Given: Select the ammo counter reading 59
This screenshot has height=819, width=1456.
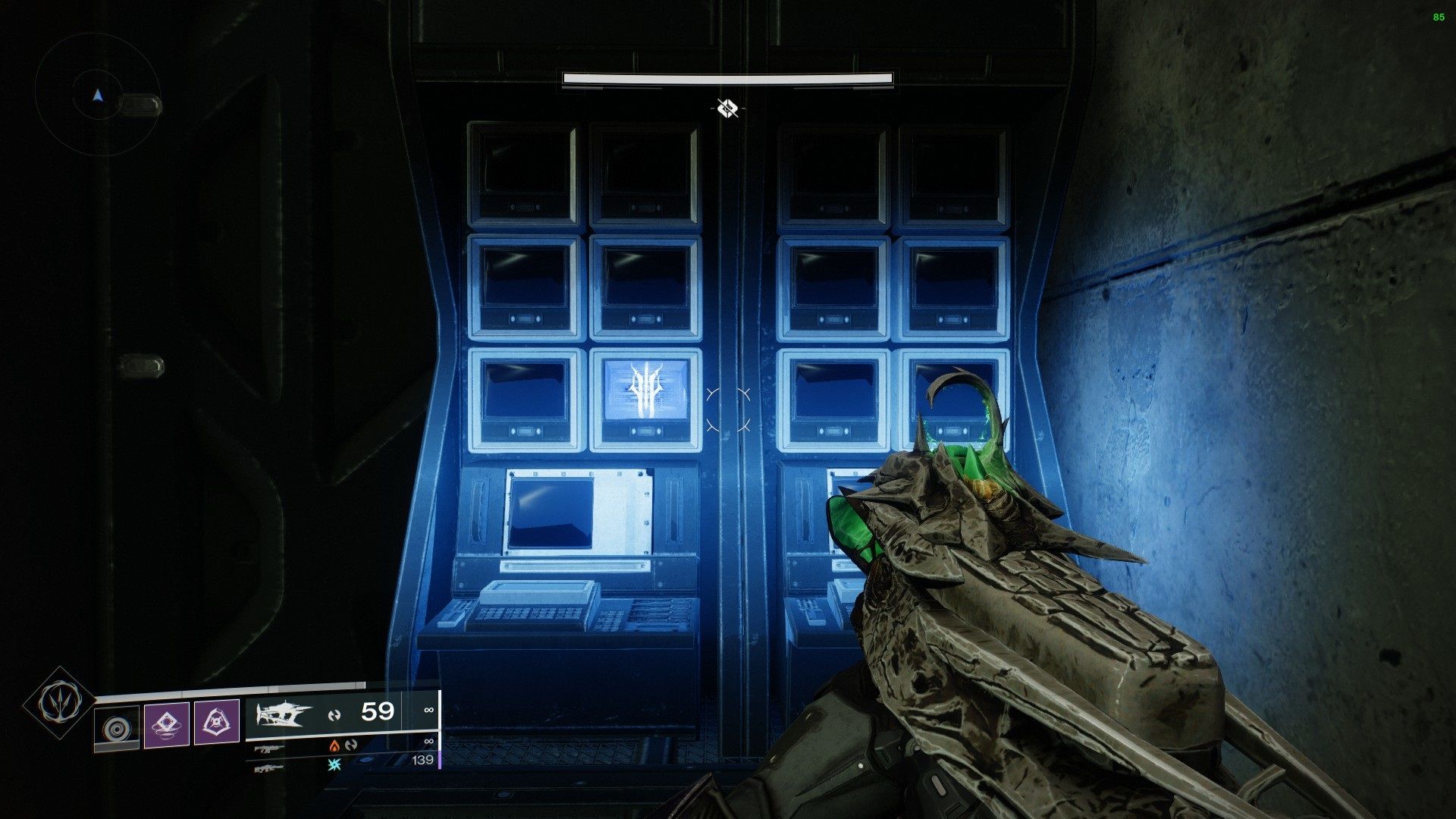Looking at the screenshot, I should (x=378, y=712).
